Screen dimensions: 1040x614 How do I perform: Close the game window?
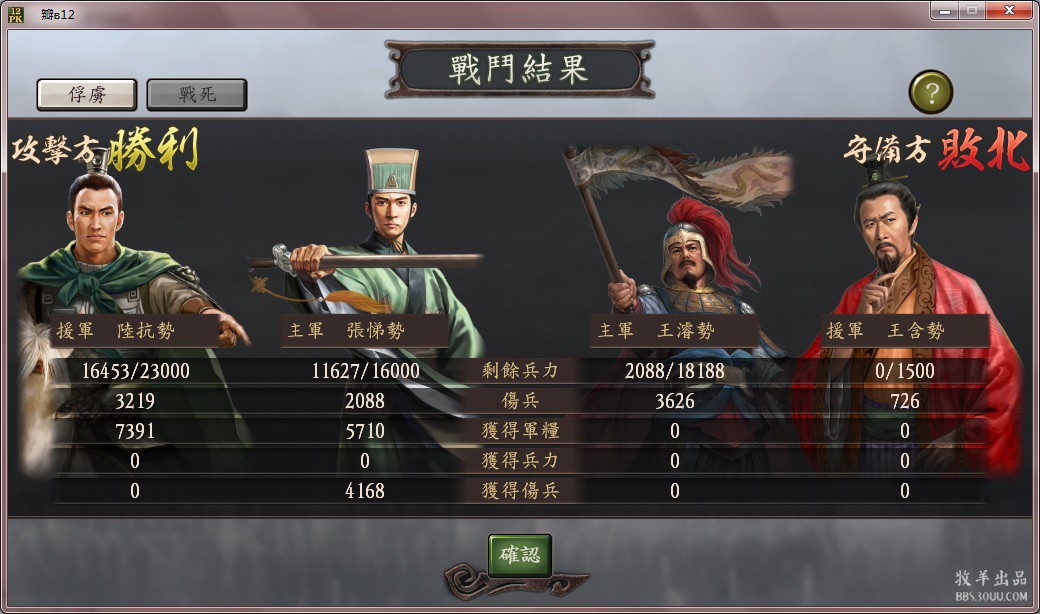(x=1008, y=10)
